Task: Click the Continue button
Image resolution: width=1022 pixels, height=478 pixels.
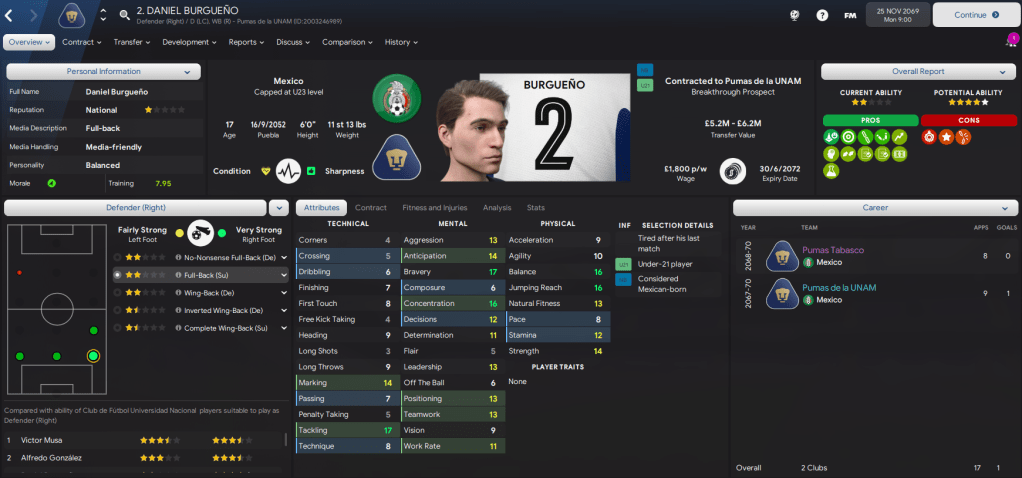Action: pyautogui.click(x=975, y=15)
